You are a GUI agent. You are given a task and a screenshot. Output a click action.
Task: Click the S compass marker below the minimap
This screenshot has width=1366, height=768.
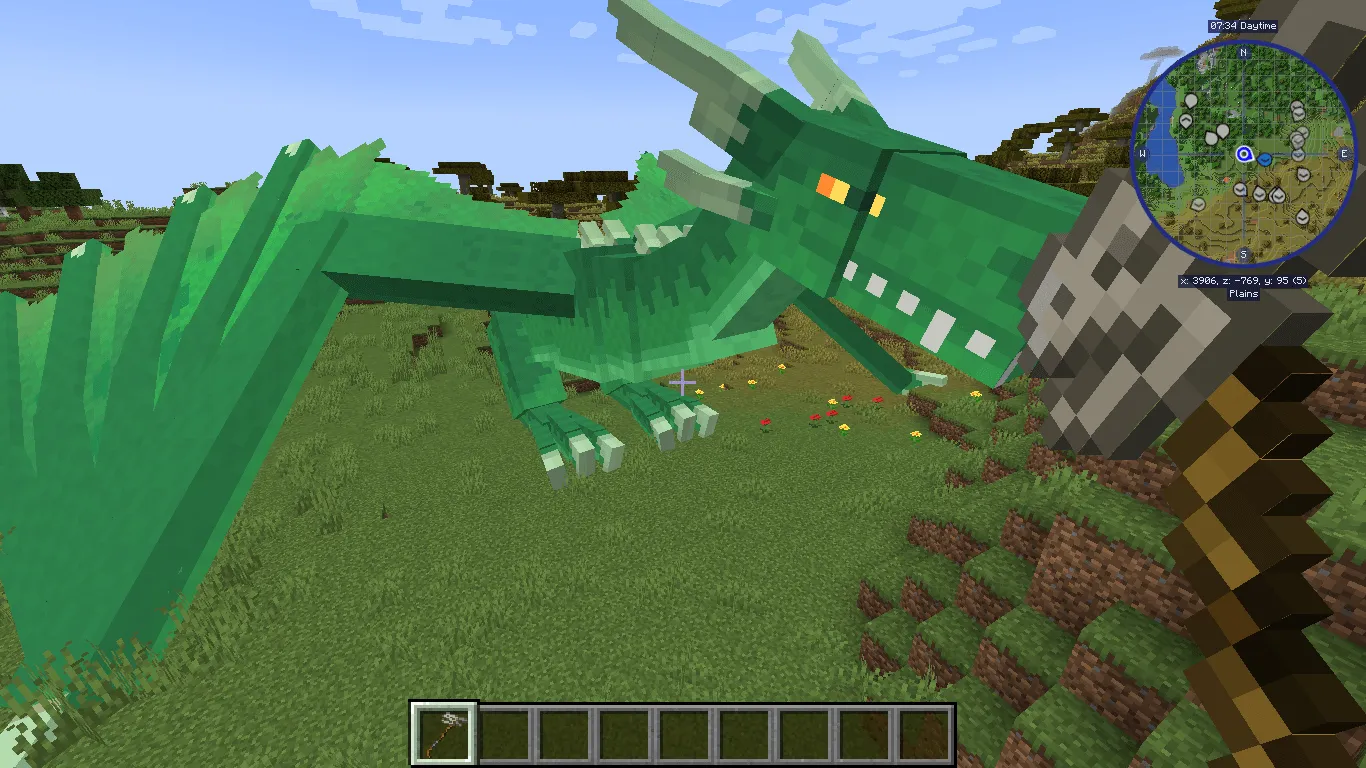[x=1242, y=254]
